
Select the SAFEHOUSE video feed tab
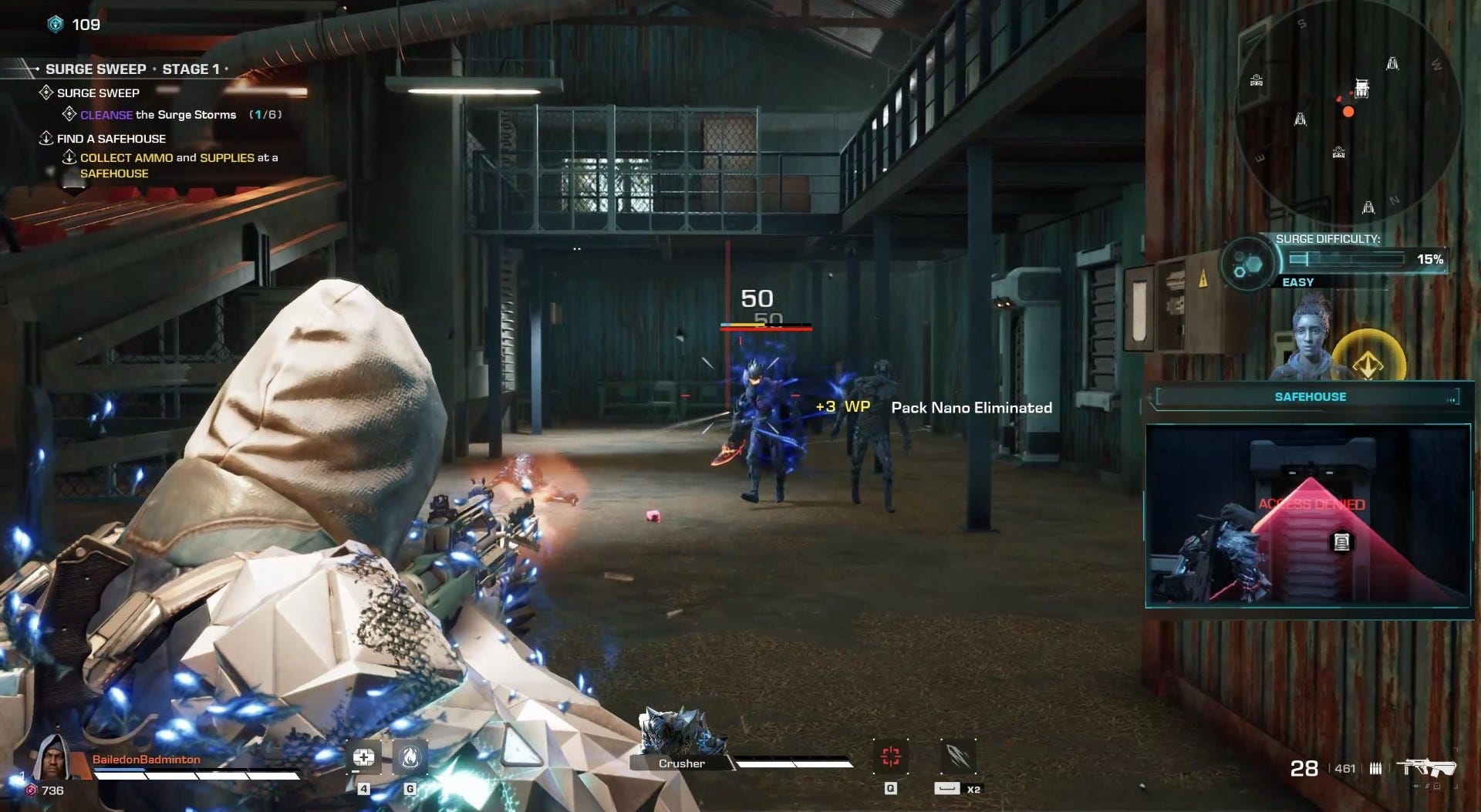coord(1311,517)
